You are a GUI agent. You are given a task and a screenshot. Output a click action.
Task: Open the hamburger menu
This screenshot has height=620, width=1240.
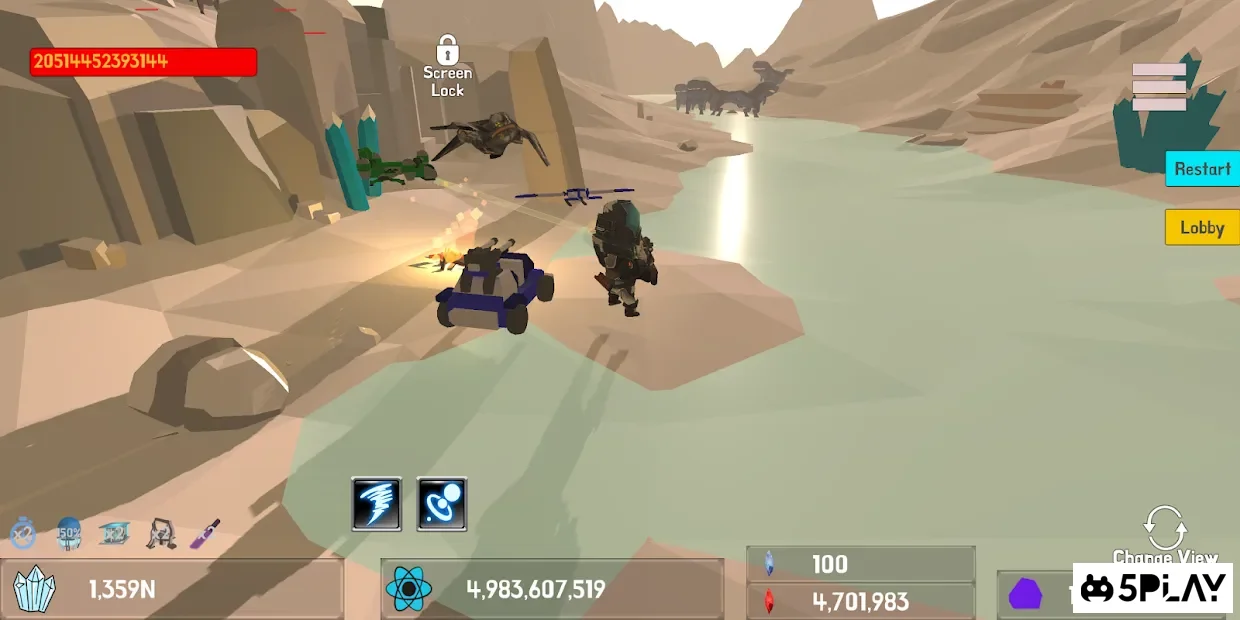(1159, 87)
